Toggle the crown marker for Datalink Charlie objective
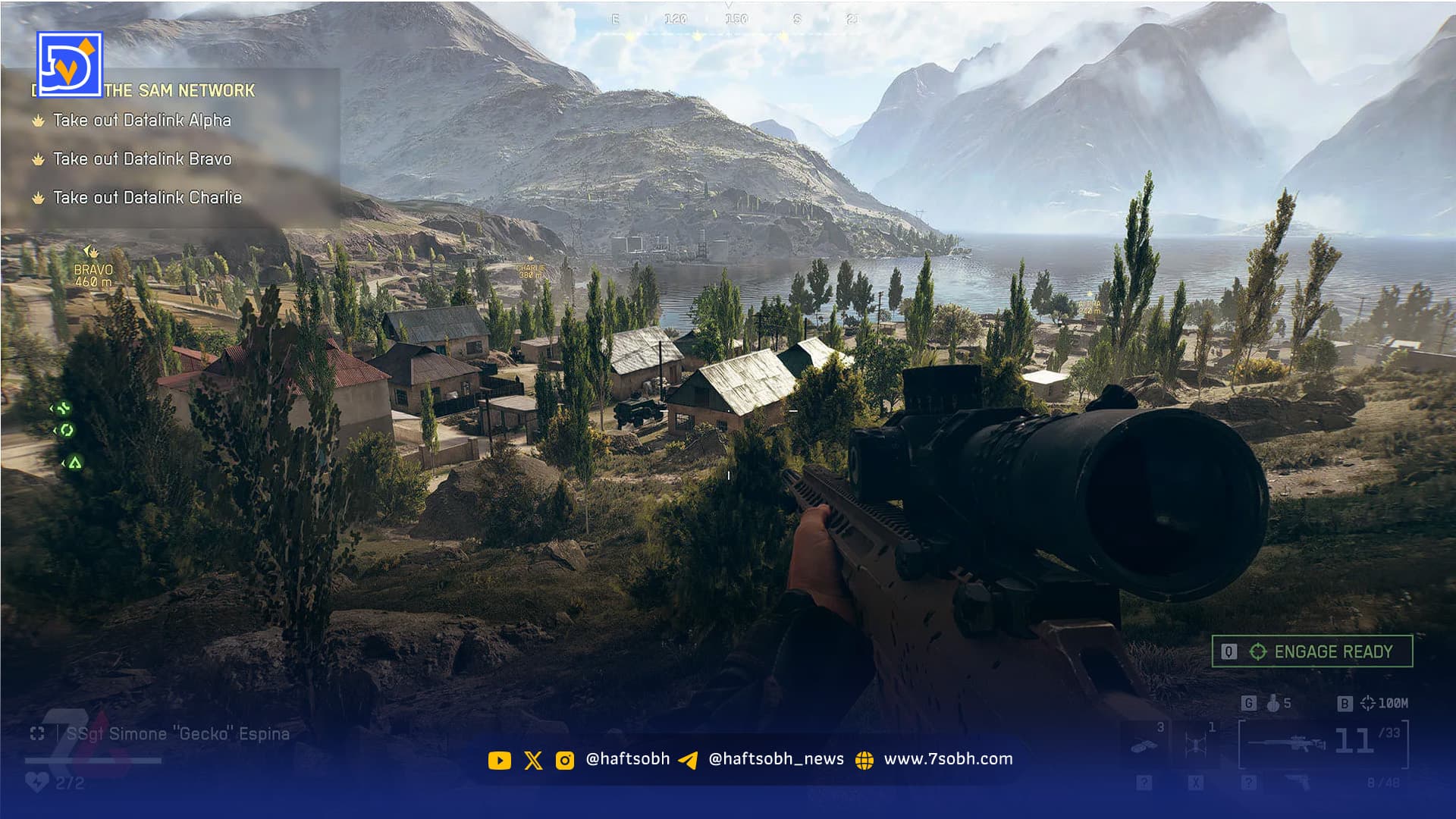Viewport: 1456px width, 819px height. click(x=38, y=197)
